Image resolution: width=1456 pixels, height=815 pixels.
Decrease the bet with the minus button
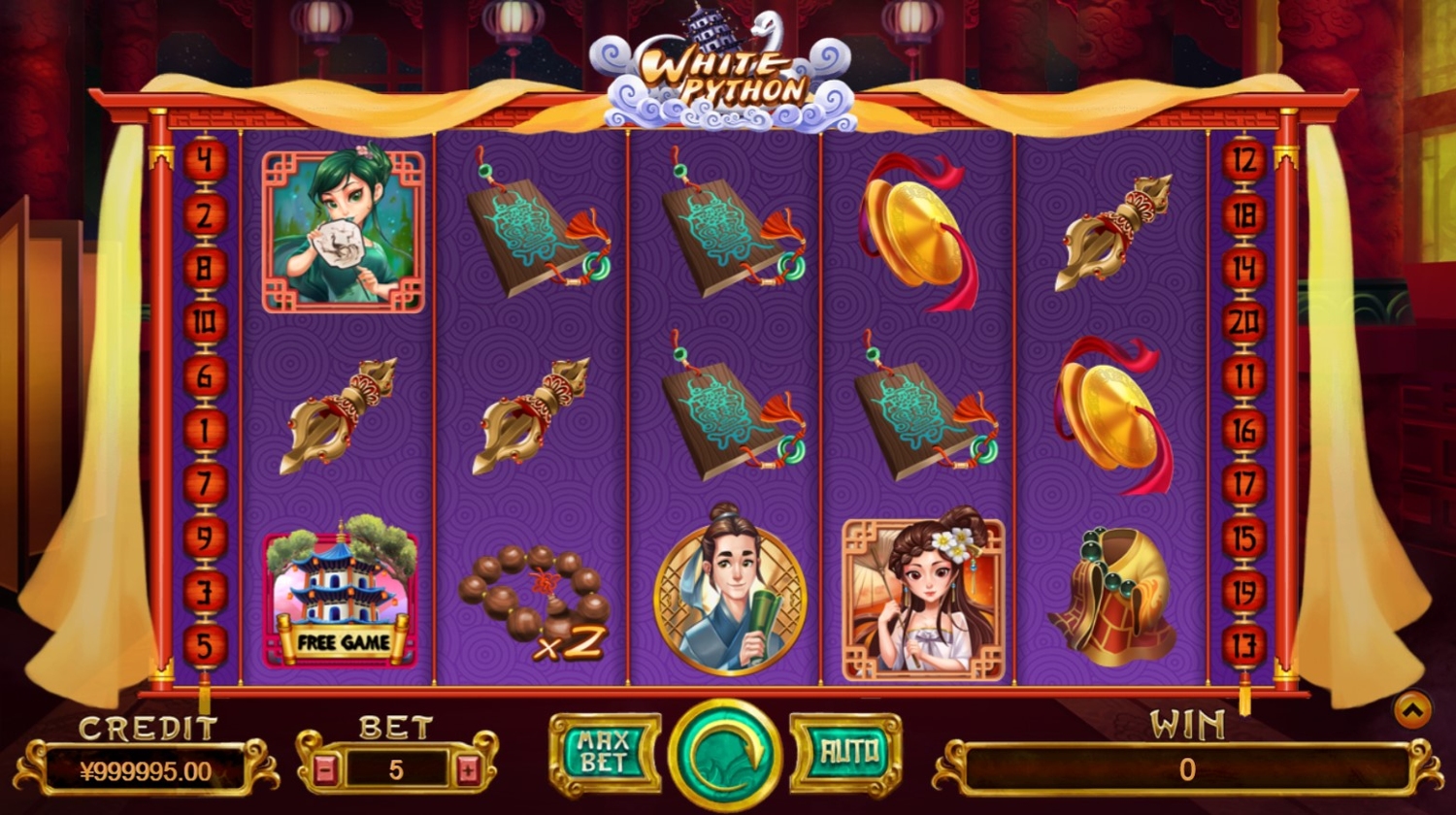tap(326, 770)
